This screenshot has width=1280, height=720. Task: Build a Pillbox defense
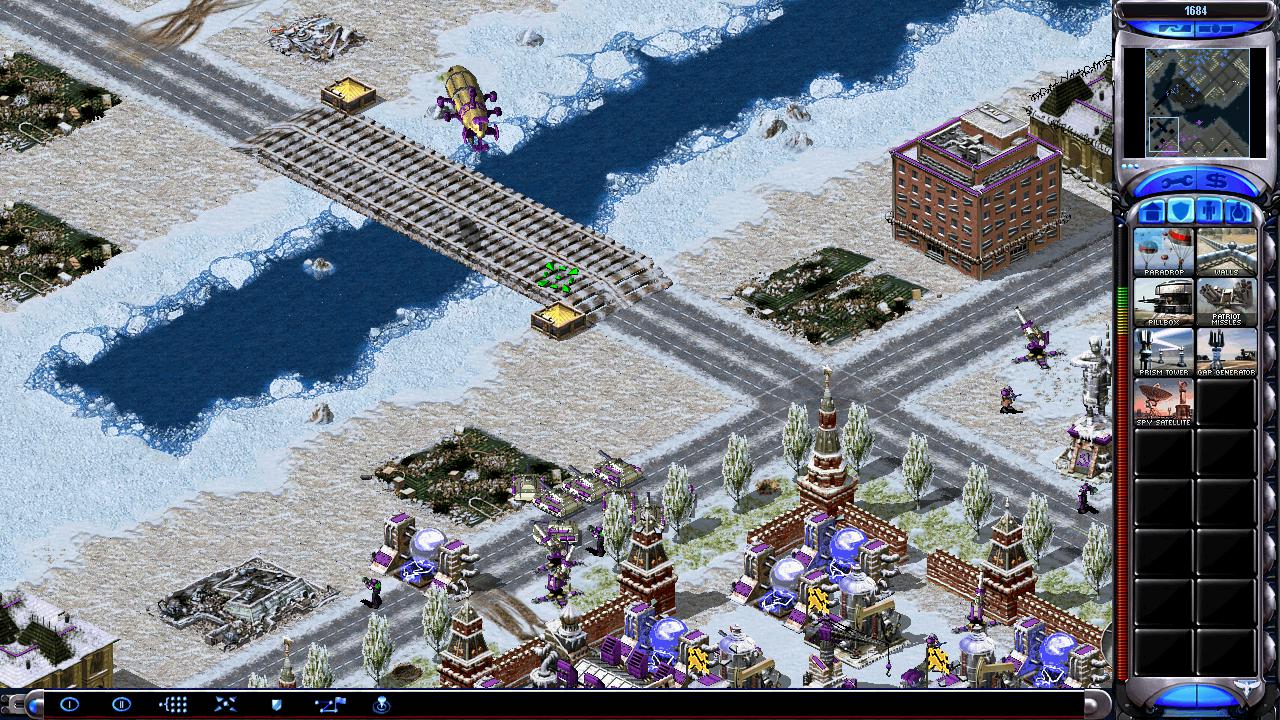(1163, 301)
